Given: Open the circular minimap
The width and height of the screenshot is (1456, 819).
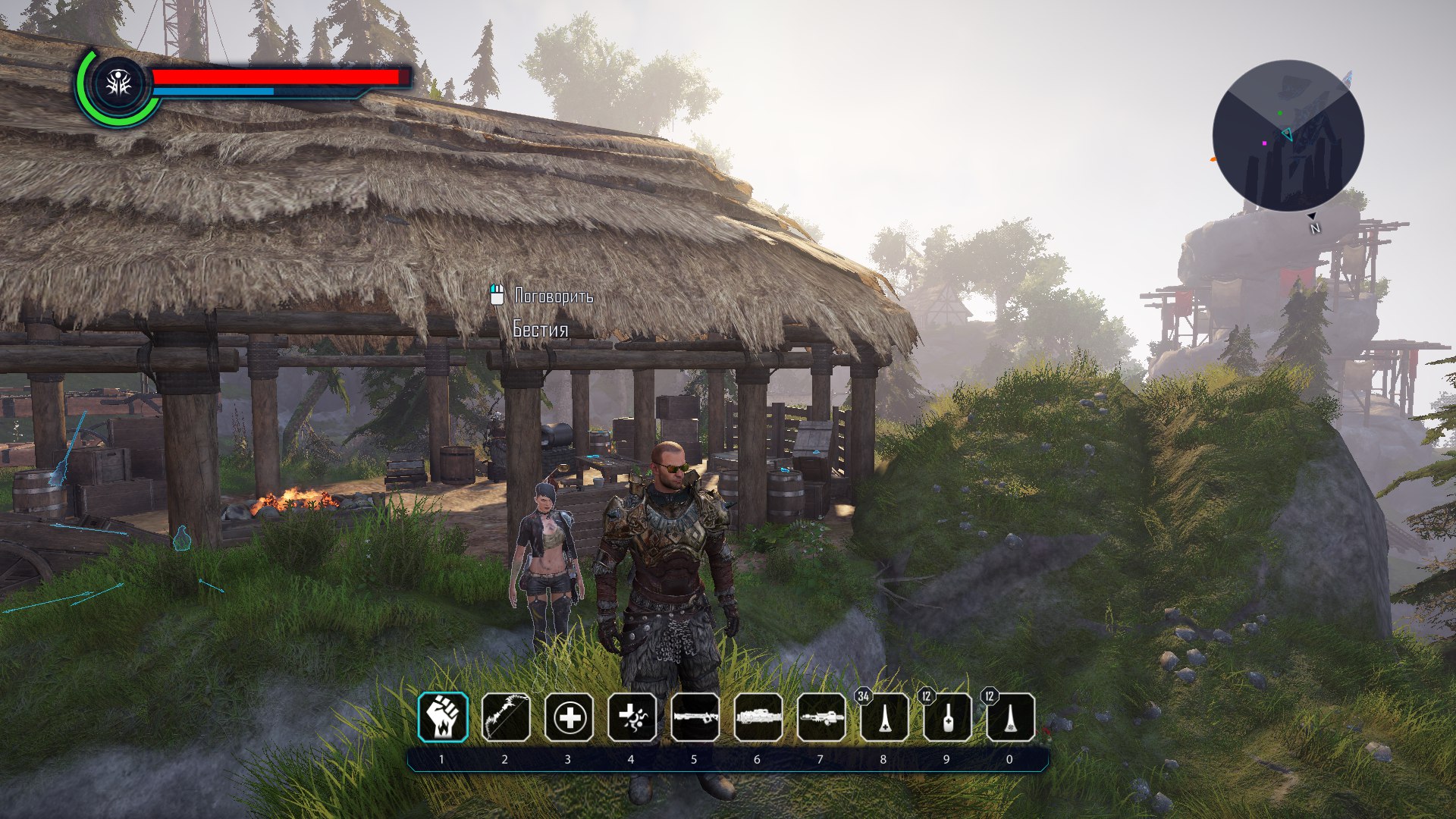Looking at the screenshot, I should [x=1288, y=136].
